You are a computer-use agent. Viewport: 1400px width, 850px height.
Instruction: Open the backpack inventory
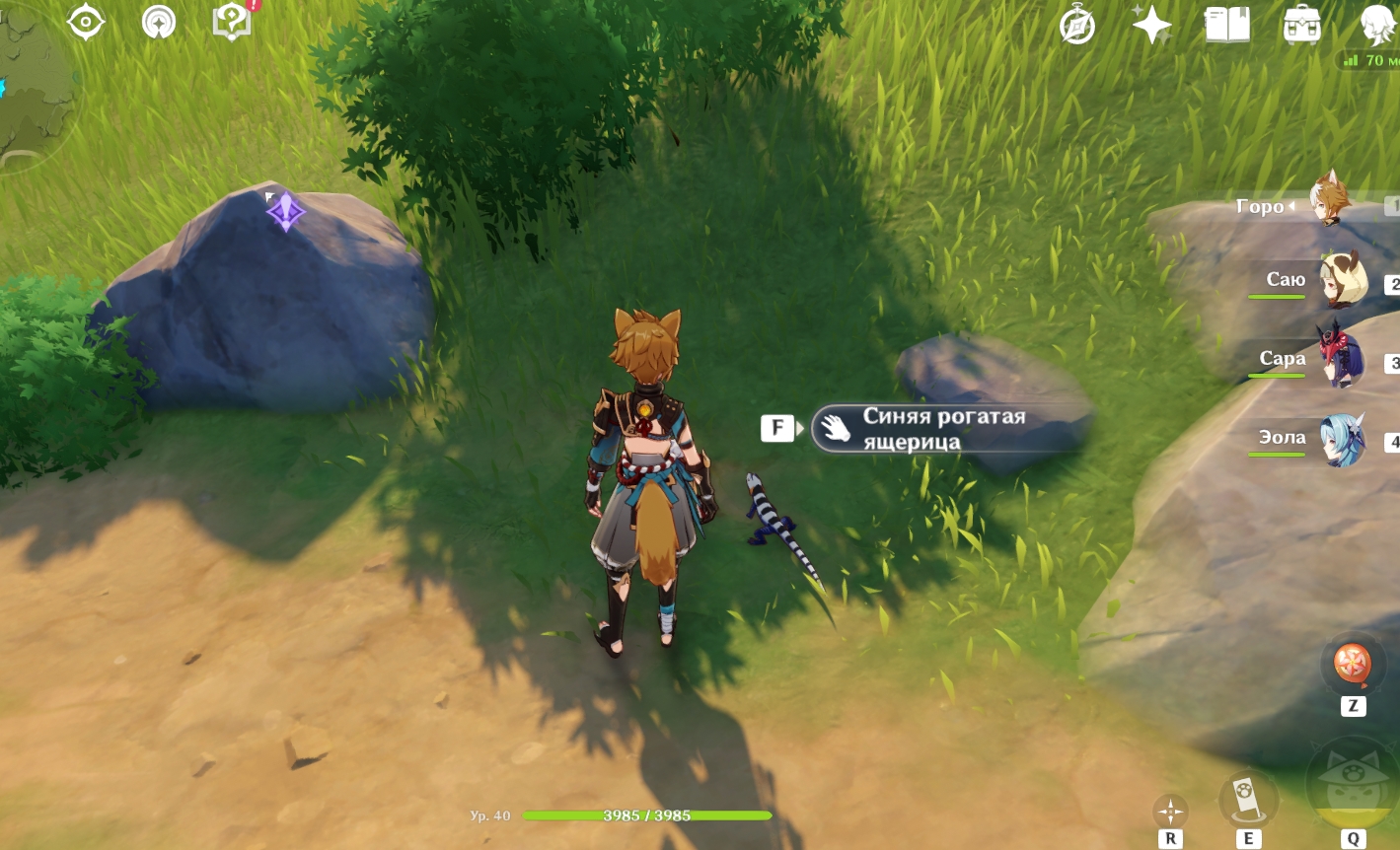coord(1302,24)
